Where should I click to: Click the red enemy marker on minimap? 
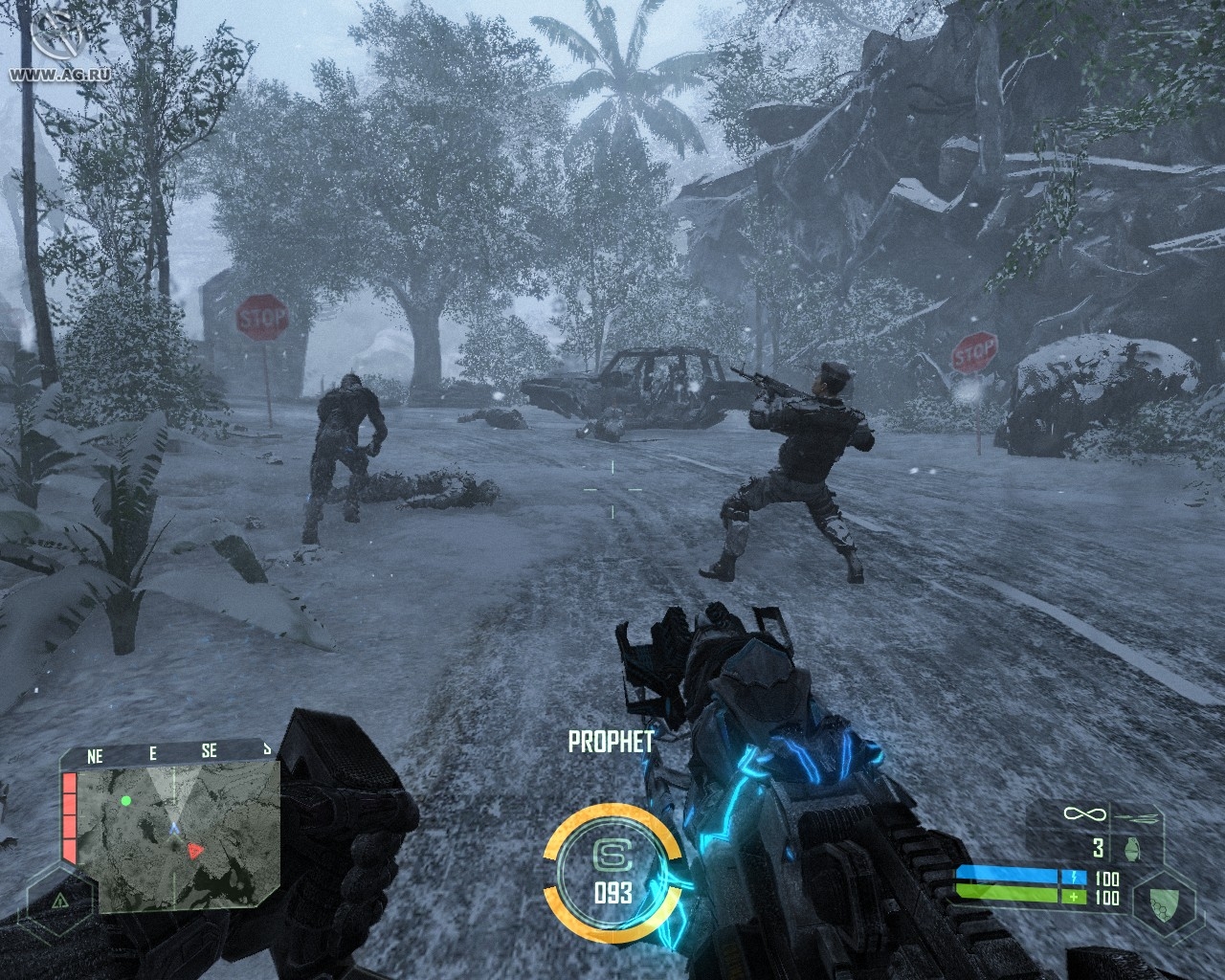click(194, 849)
